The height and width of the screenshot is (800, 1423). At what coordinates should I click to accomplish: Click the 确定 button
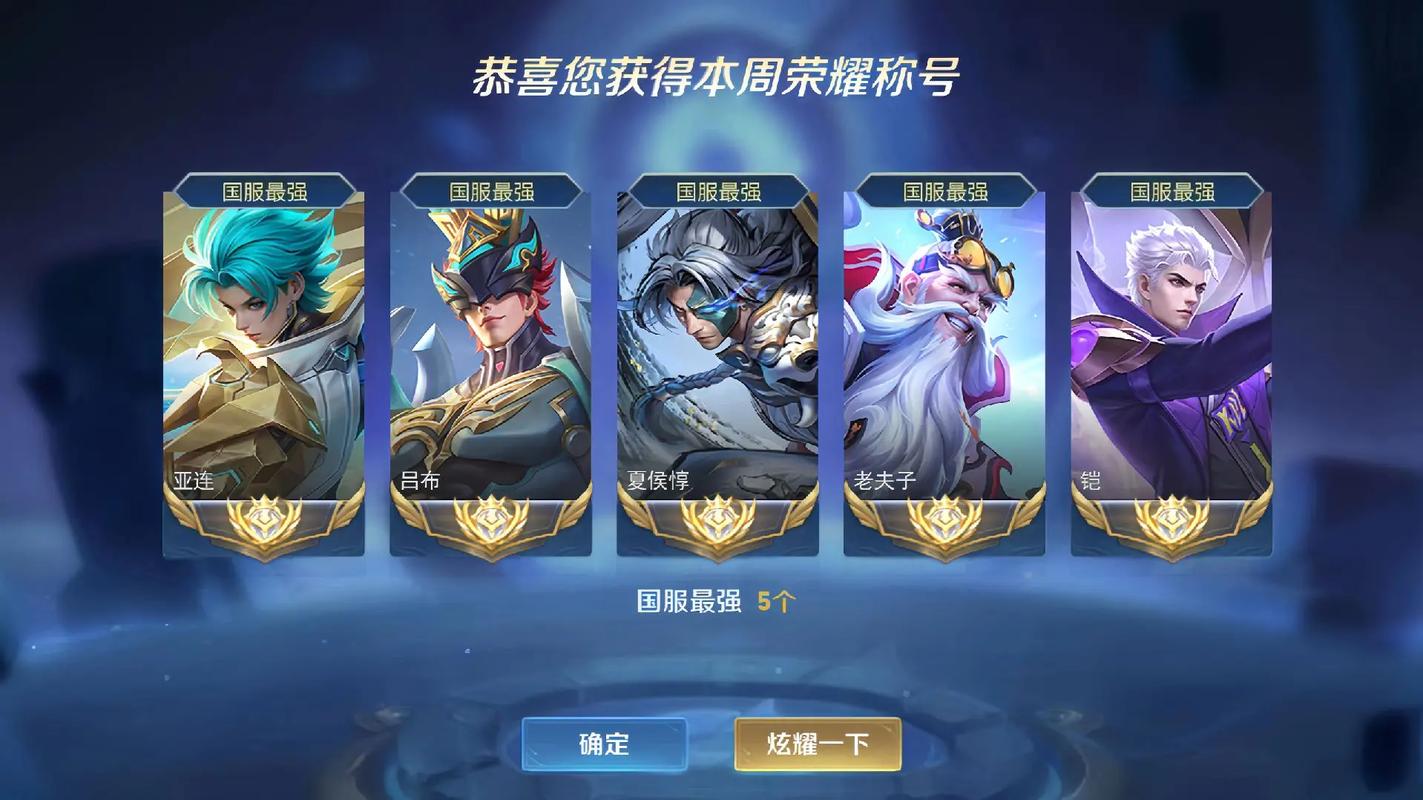pos(604,744)
